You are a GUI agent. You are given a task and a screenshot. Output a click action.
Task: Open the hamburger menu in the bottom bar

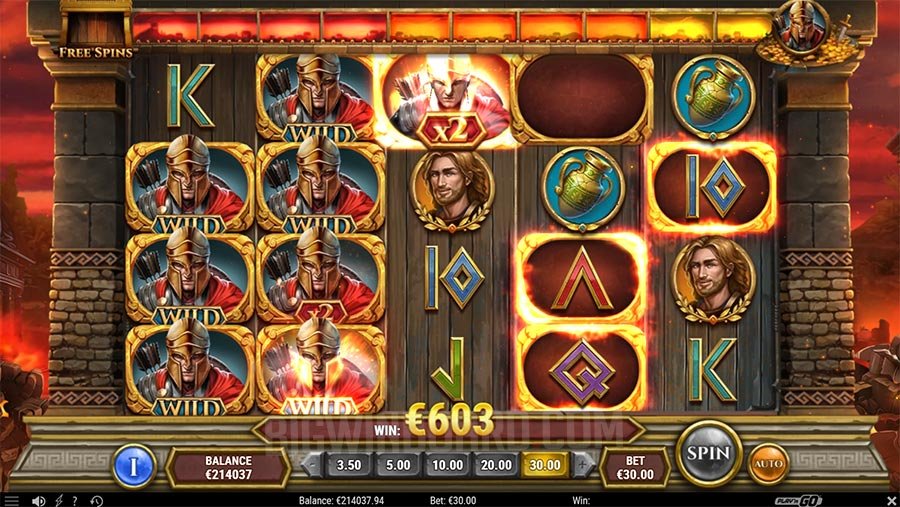[12, 500]
